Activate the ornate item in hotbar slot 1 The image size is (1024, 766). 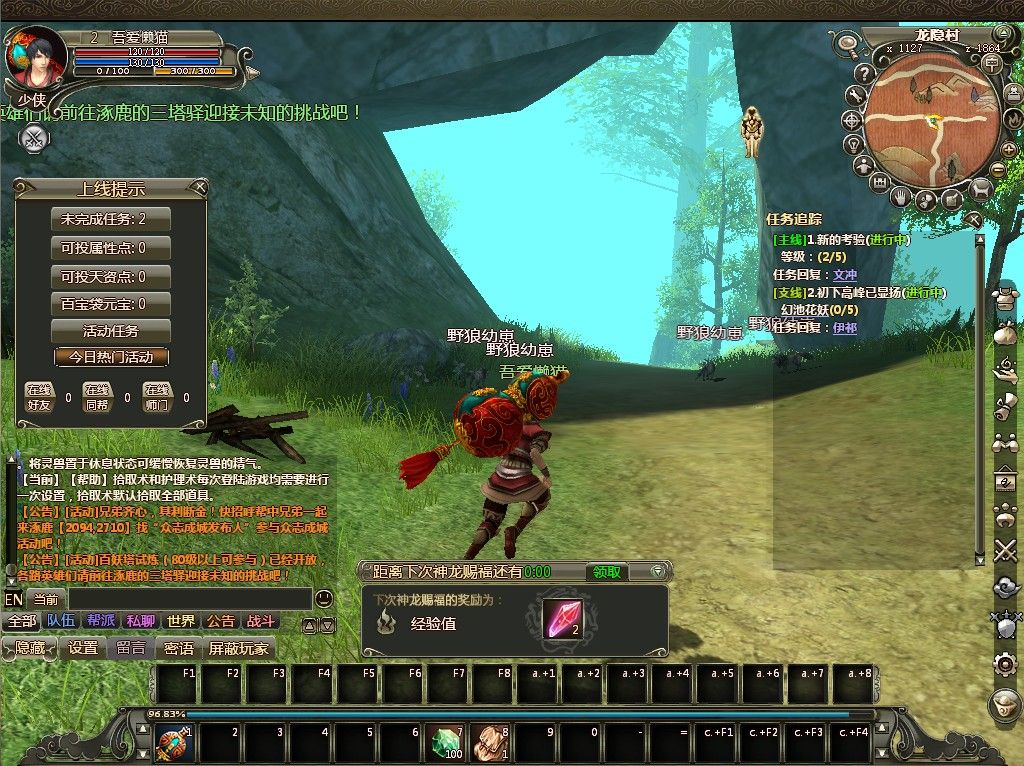(x=173, y=743)
